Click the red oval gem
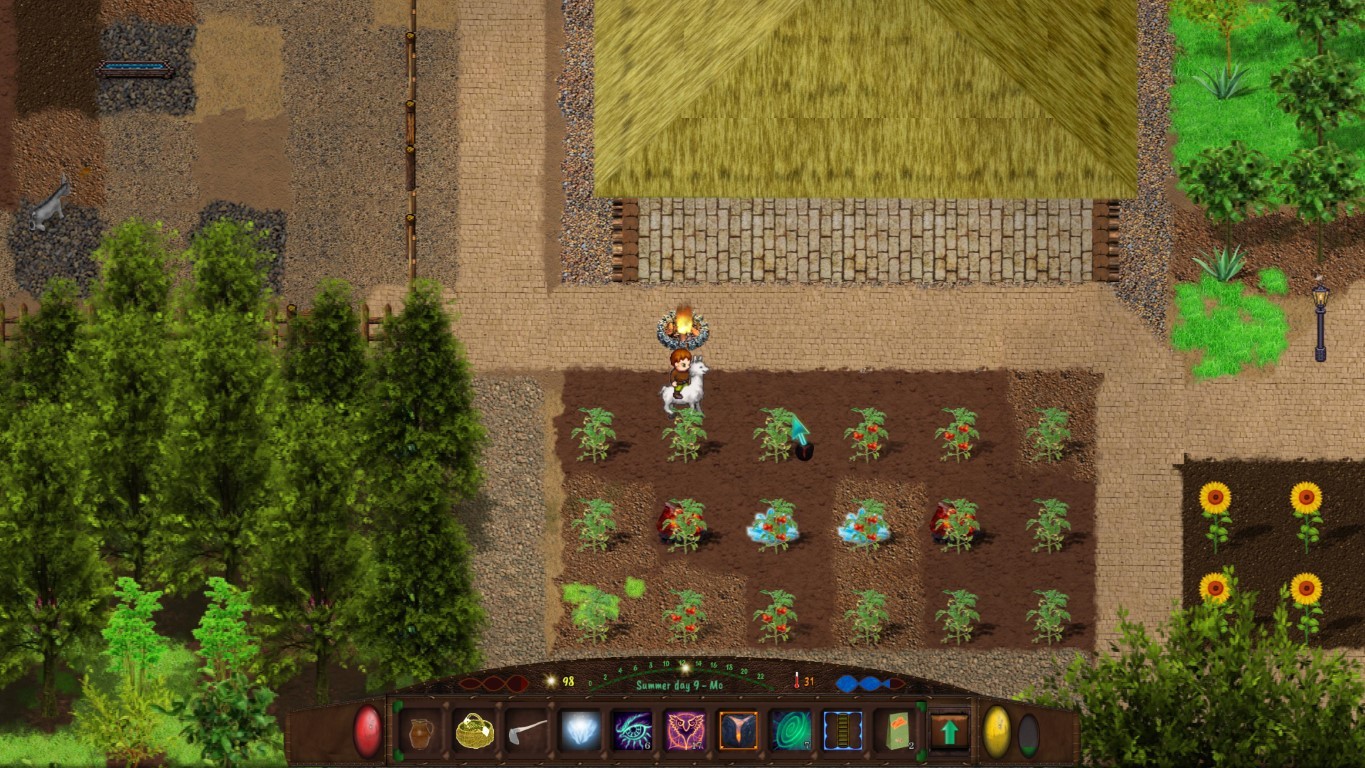The height and width of the screenshot is (768, 1365). pyautogui.click(x=368, y=731)
